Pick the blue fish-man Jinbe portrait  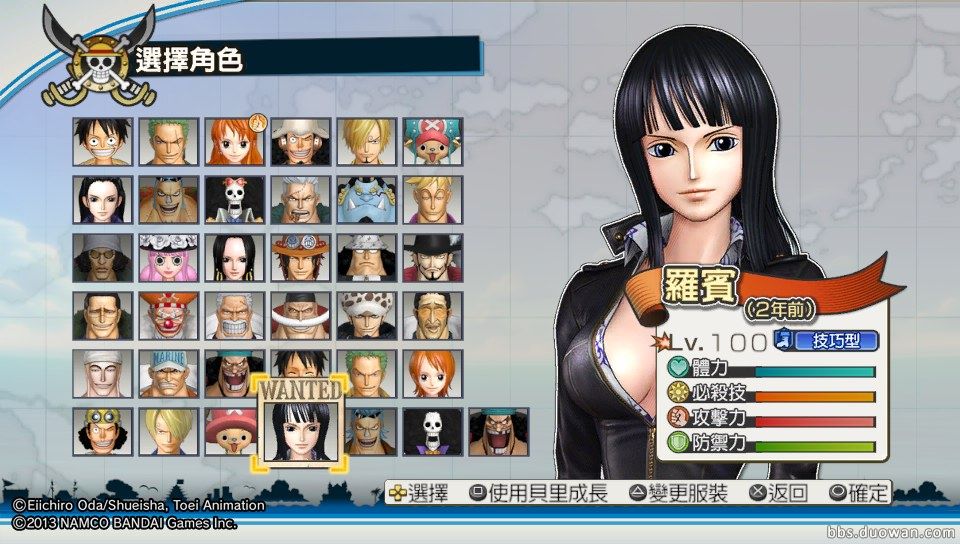(x=366, y=200)
